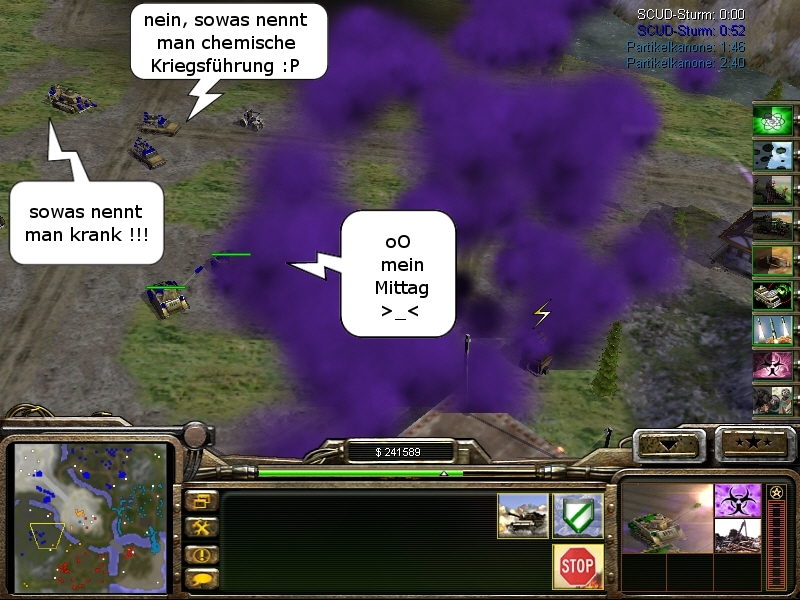Activate the pink biohazard anthrax power
This screenshot has height=600, width=800.
pyautogui.click(x=773, y=364)
